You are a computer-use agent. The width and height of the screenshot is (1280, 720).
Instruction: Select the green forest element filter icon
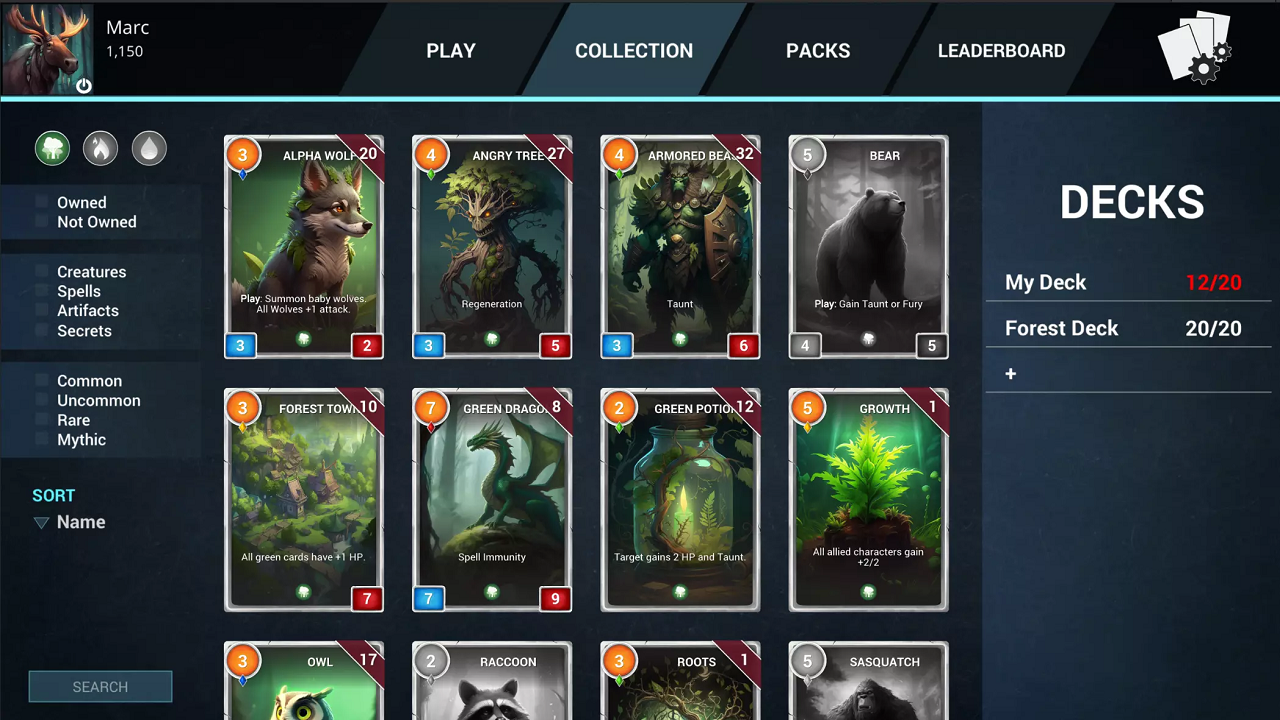[x=52, y=148]
